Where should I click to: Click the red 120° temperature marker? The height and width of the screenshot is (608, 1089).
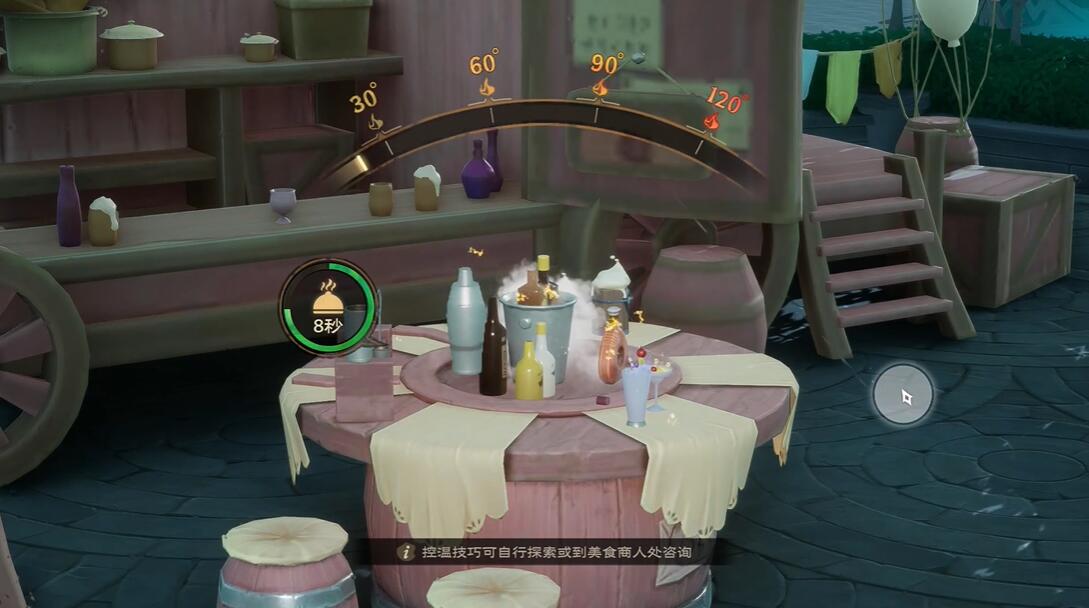[723, 108]
